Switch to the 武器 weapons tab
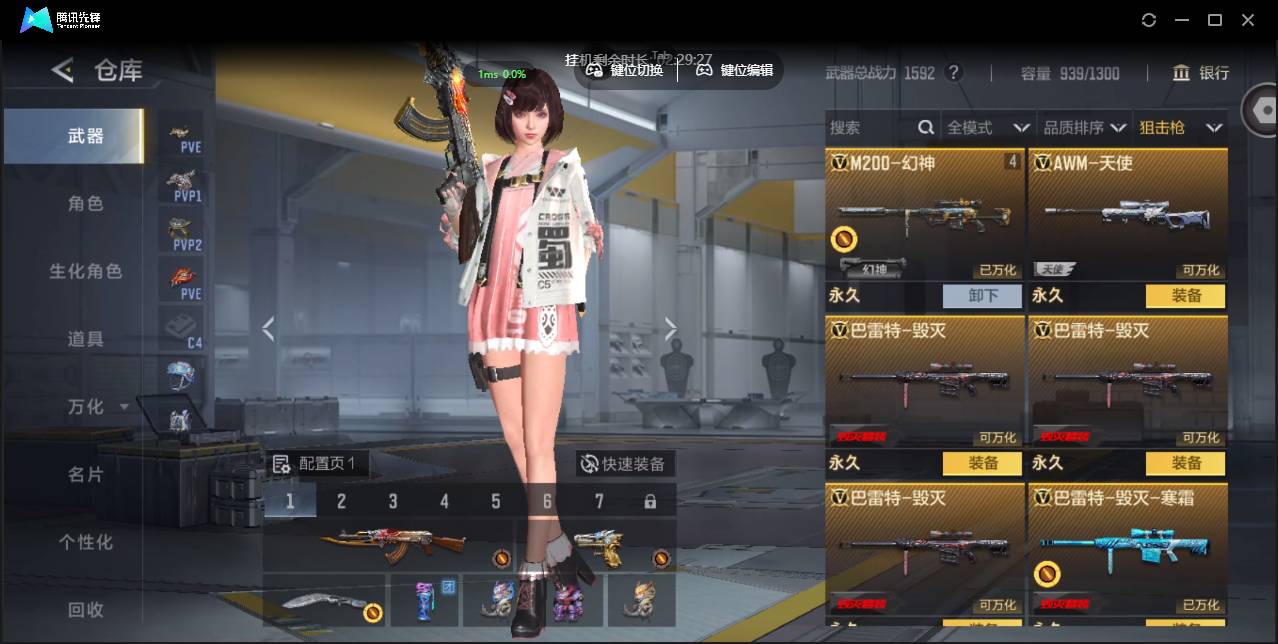The width and height of the screenshot is (1278, 644). point(85,136)
